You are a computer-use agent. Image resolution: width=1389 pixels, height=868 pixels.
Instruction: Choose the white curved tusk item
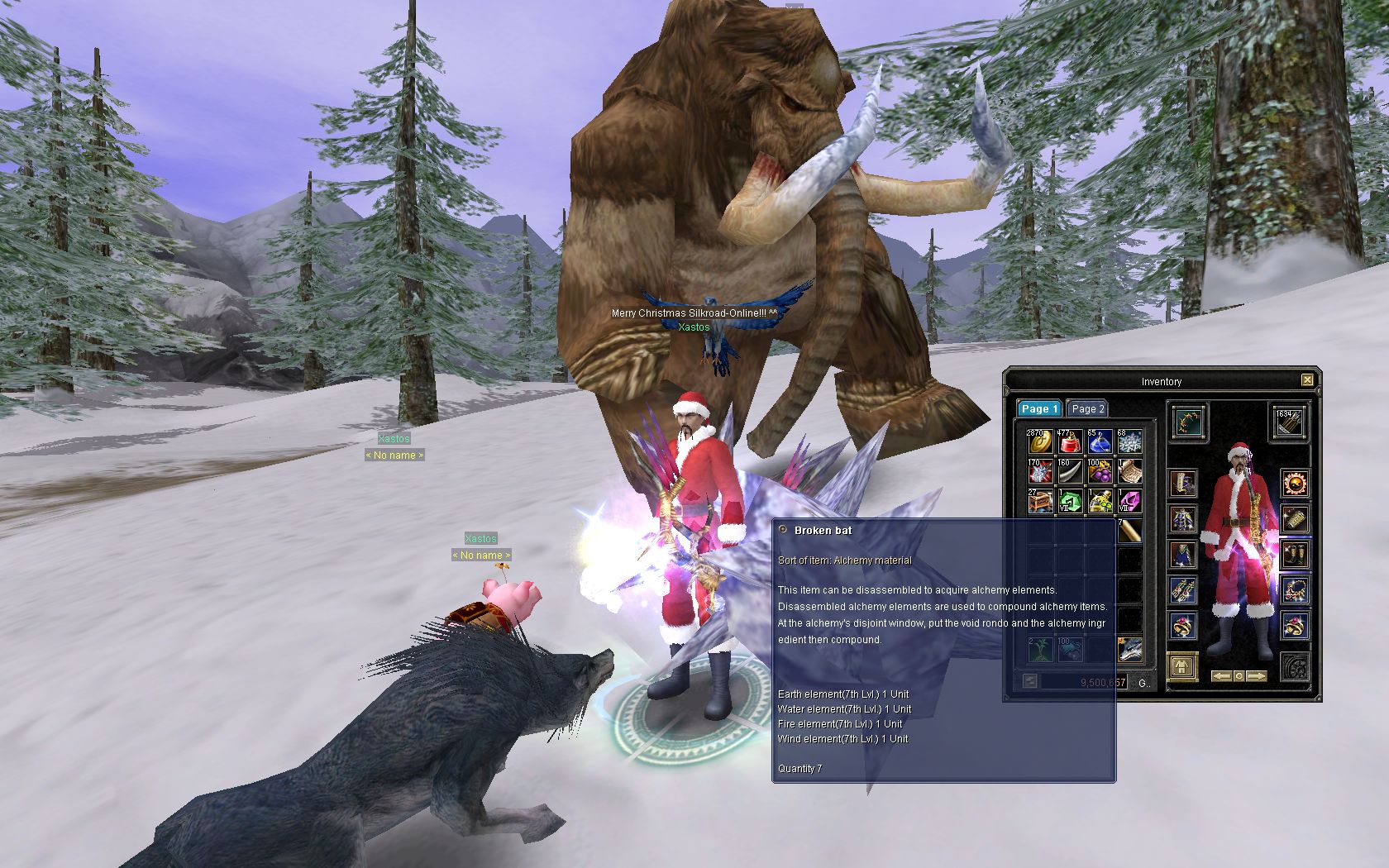pos(1070,471)
